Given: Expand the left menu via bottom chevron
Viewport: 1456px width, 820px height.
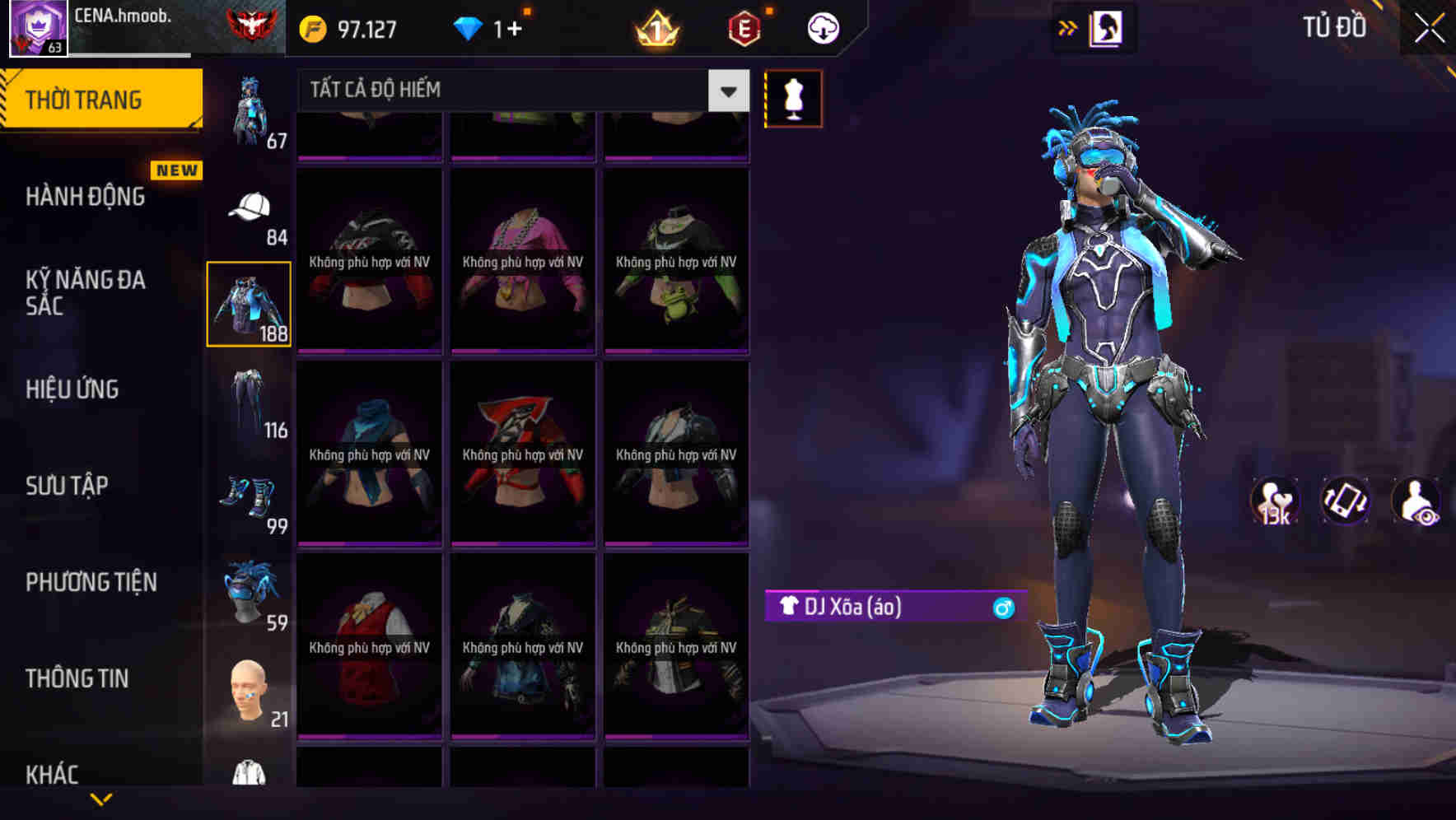Looking at the screenshot, I should pos(100,797).
